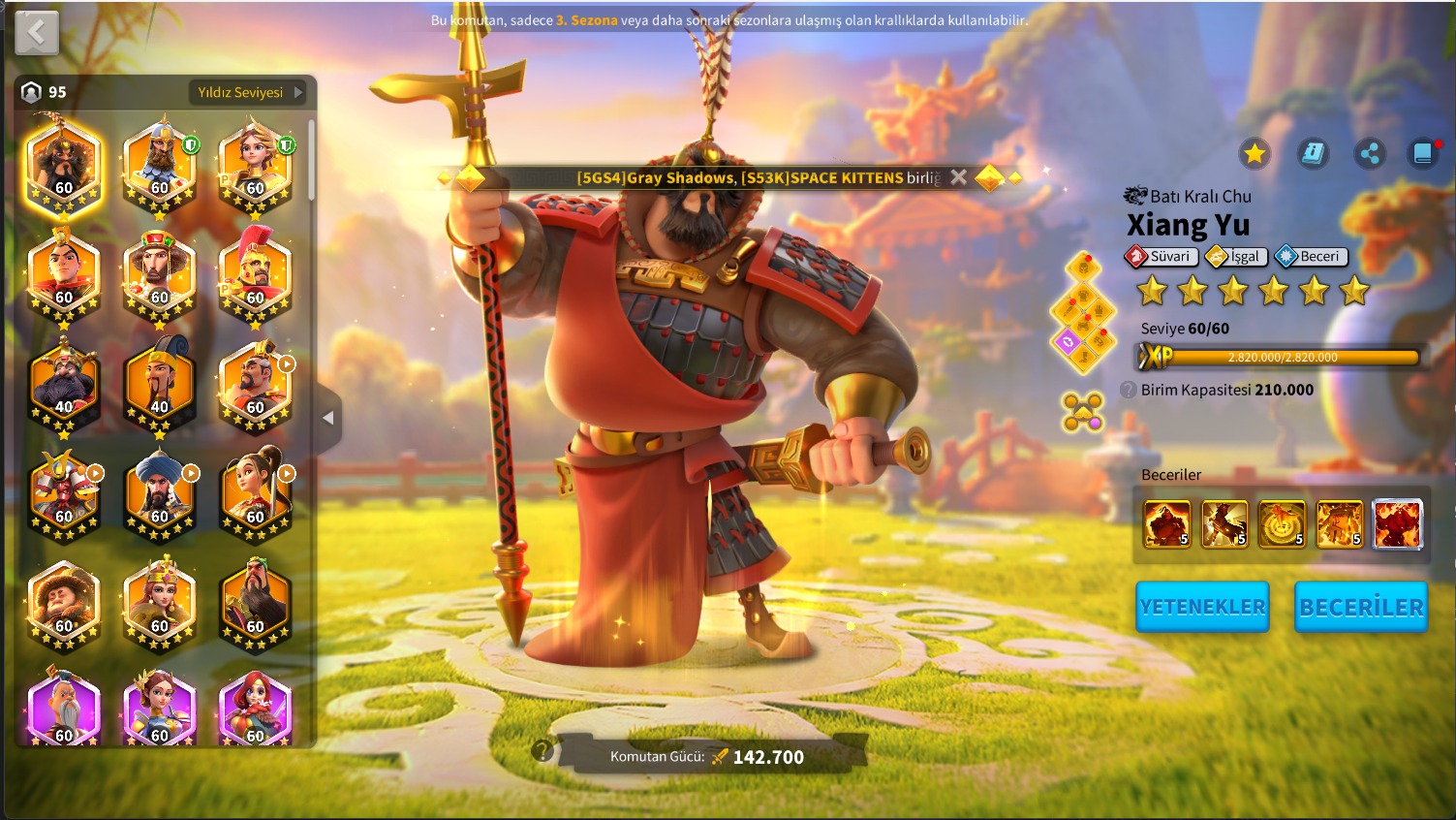Viewport: 1456px width, 820px height.
Task: Open the commander info book icon
Action: pos(1313,153)
